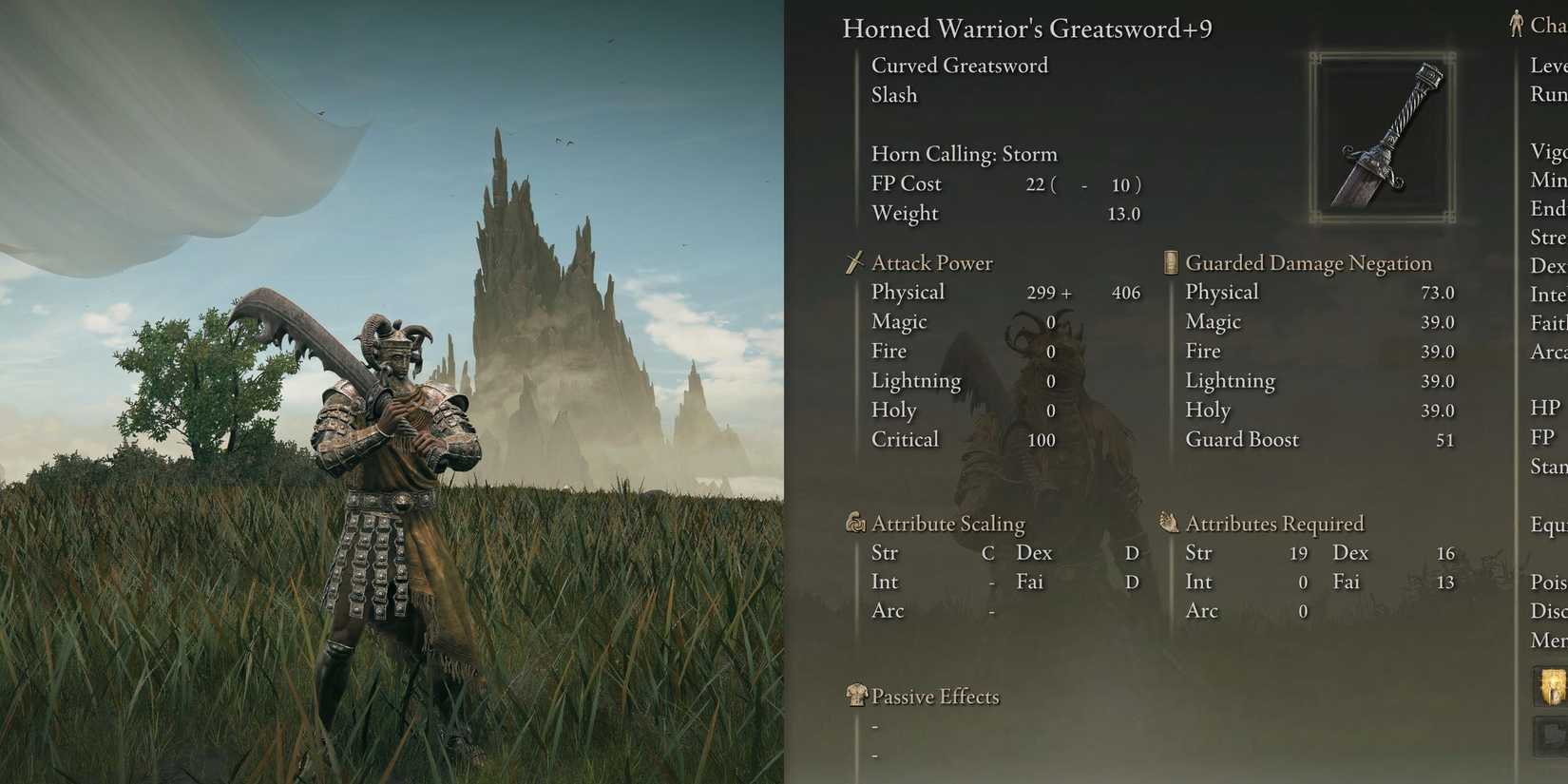1568x784 pixels.
Task: Select the Str scaling grade C
Action: pos(989,552)
